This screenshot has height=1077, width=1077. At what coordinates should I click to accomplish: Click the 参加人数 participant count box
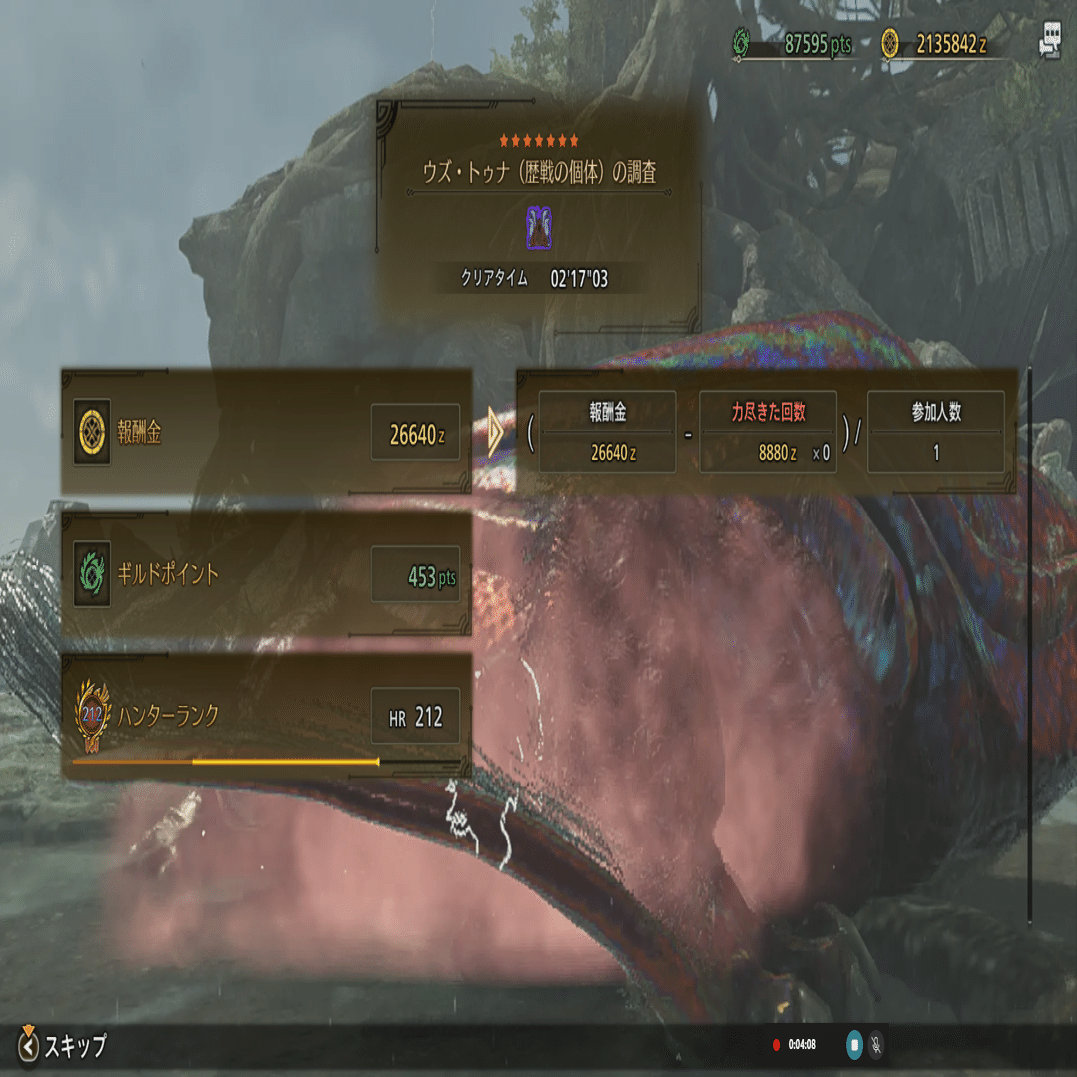tap(935, 432)
